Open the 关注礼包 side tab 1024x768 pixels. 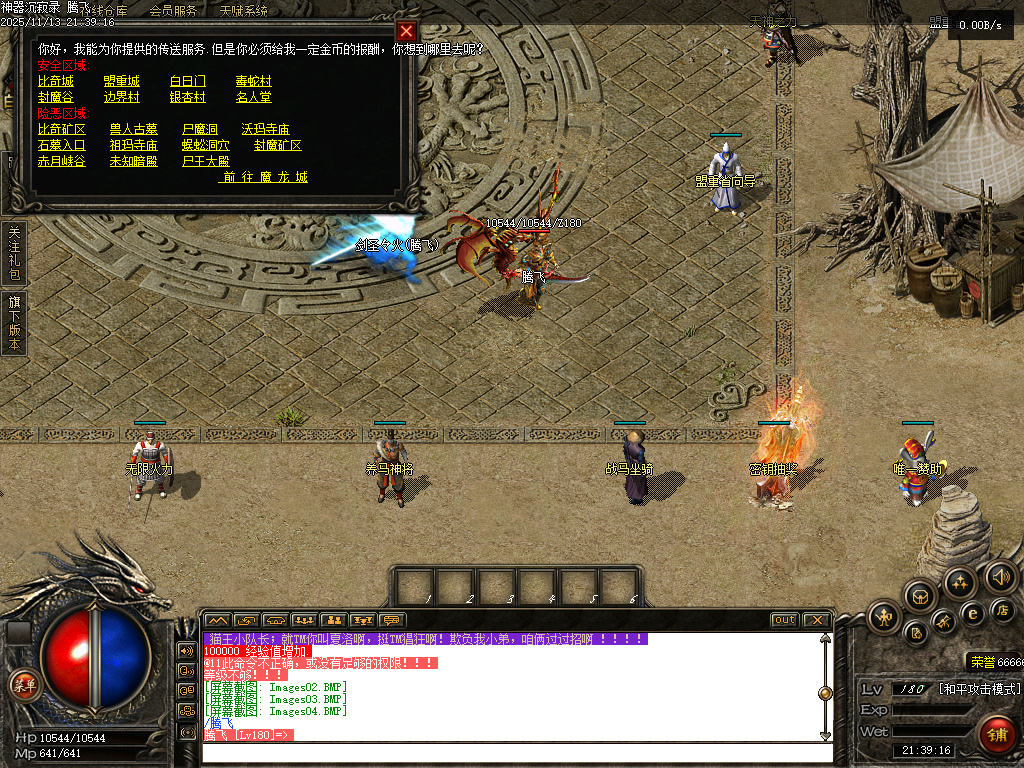(14, 252)
